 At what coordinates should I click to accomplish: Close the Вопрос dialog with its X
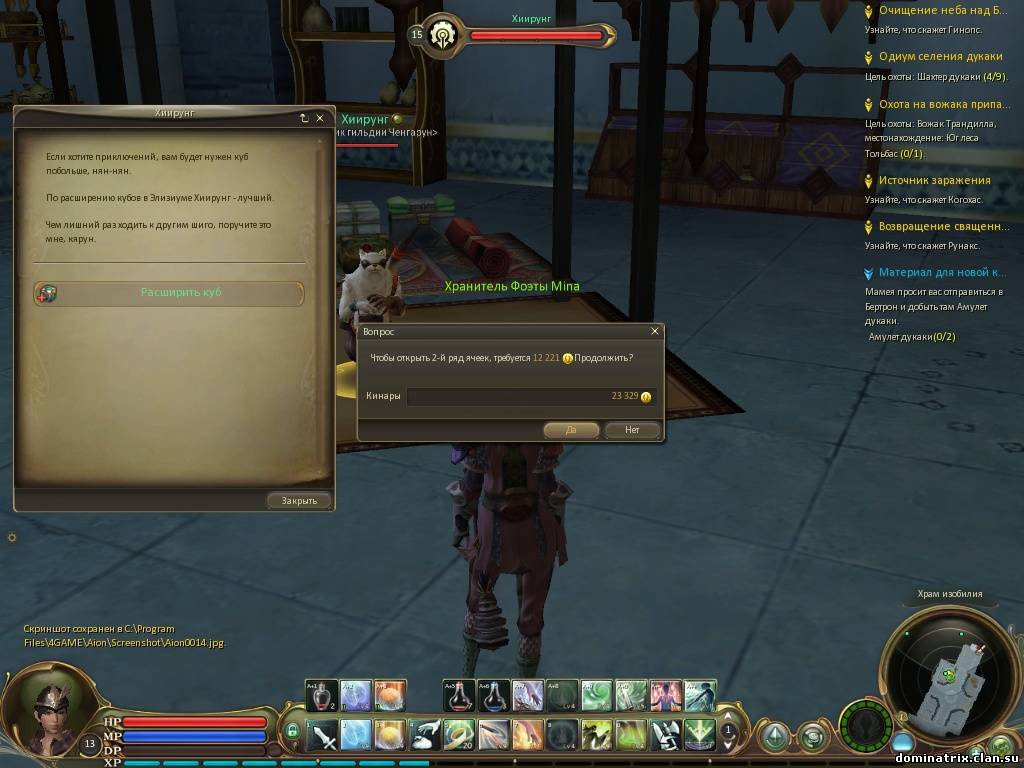655,331
